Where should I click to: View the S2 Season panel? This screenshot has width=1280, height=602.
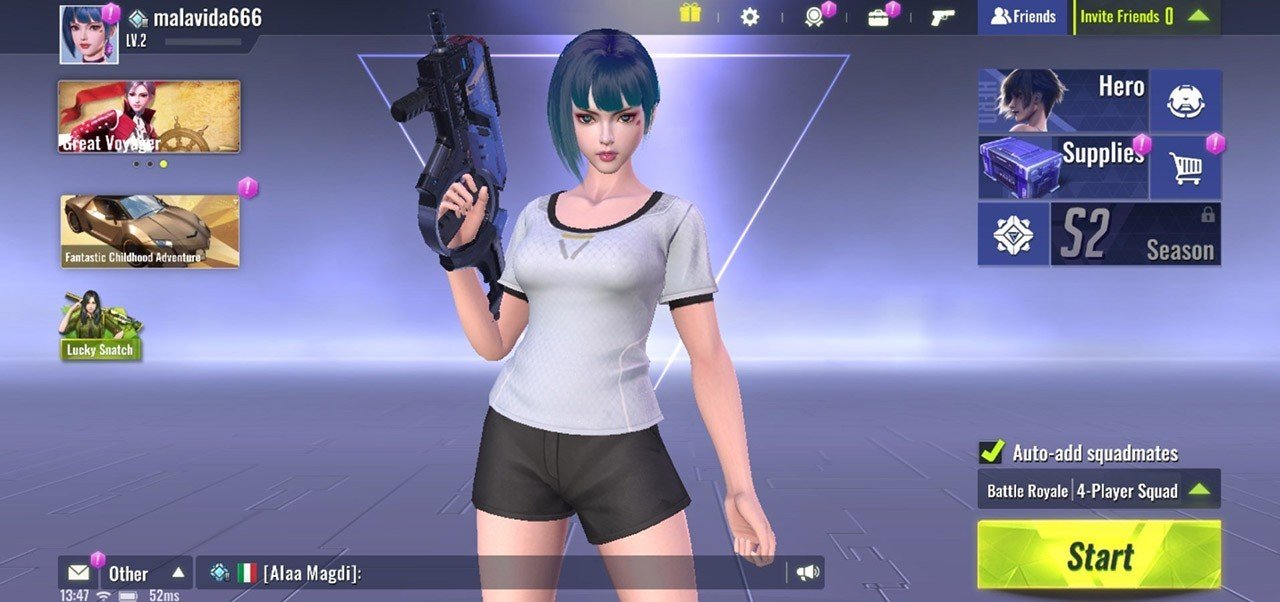(x=1135, y=235)
